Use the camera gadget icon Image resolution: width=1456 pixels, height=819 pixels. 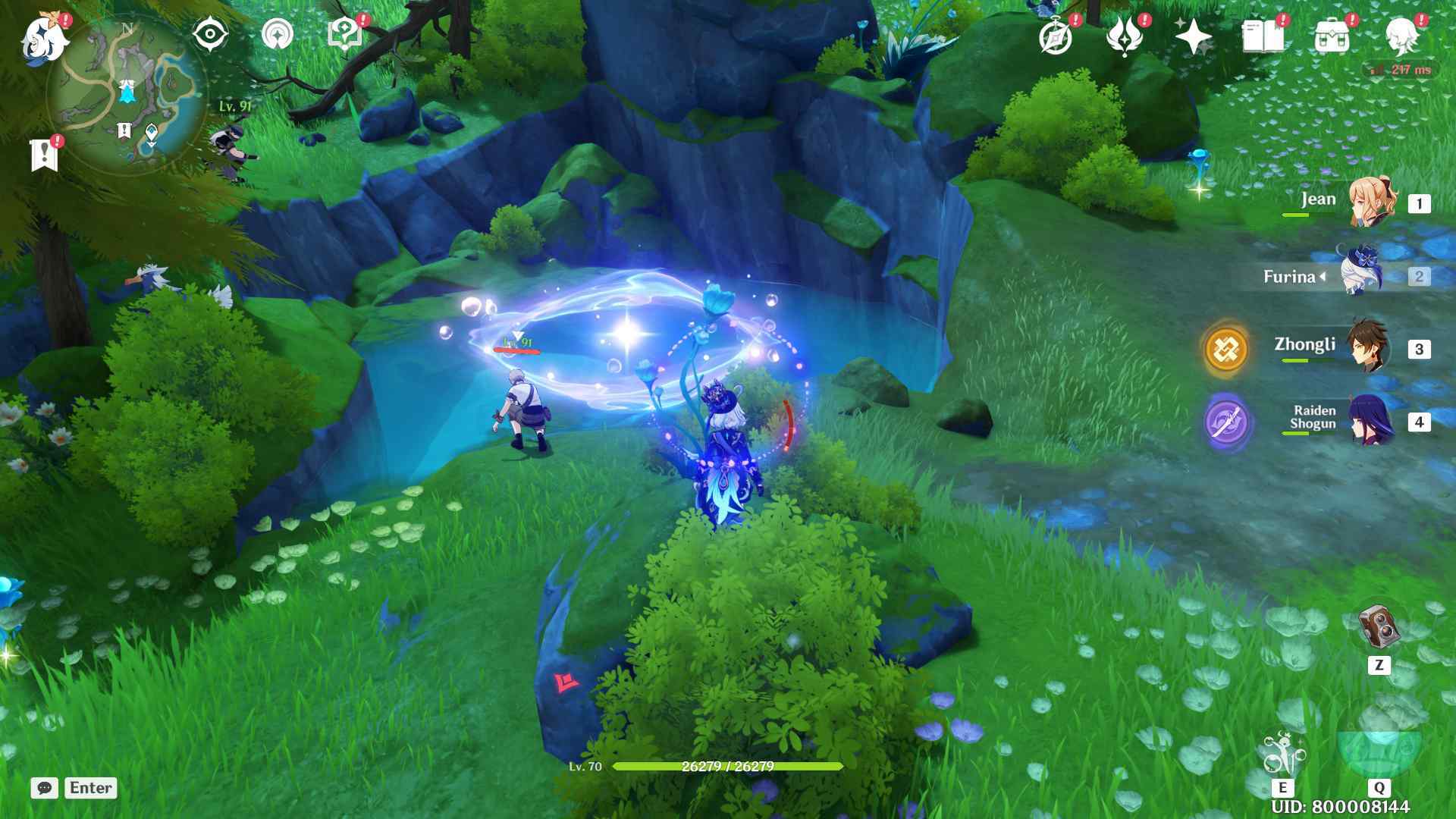click(x=1378, y=626)
